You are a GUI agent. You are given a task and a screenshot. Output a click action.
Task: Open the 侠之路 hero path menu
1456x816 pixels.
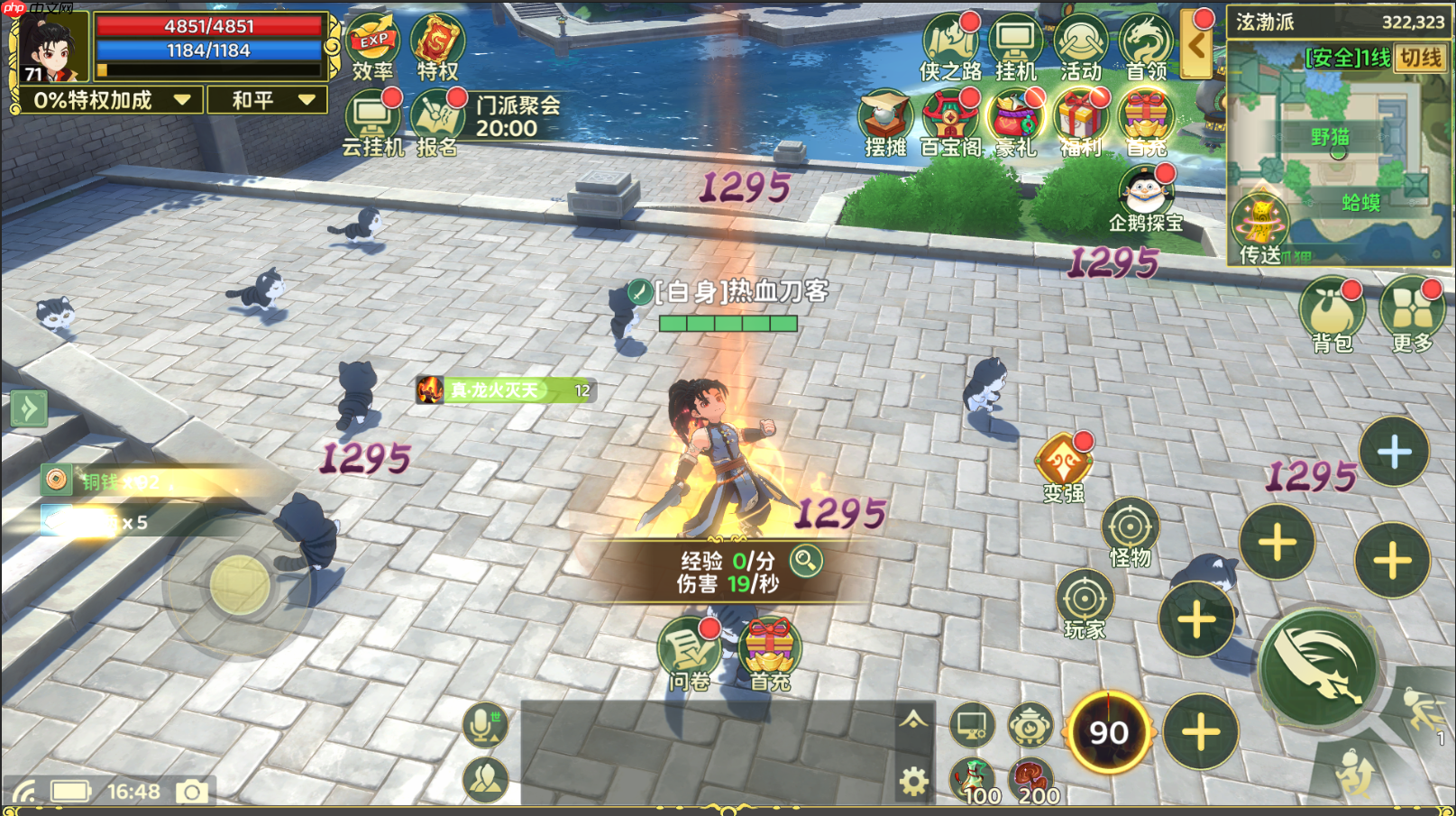(x=949, y=45)
